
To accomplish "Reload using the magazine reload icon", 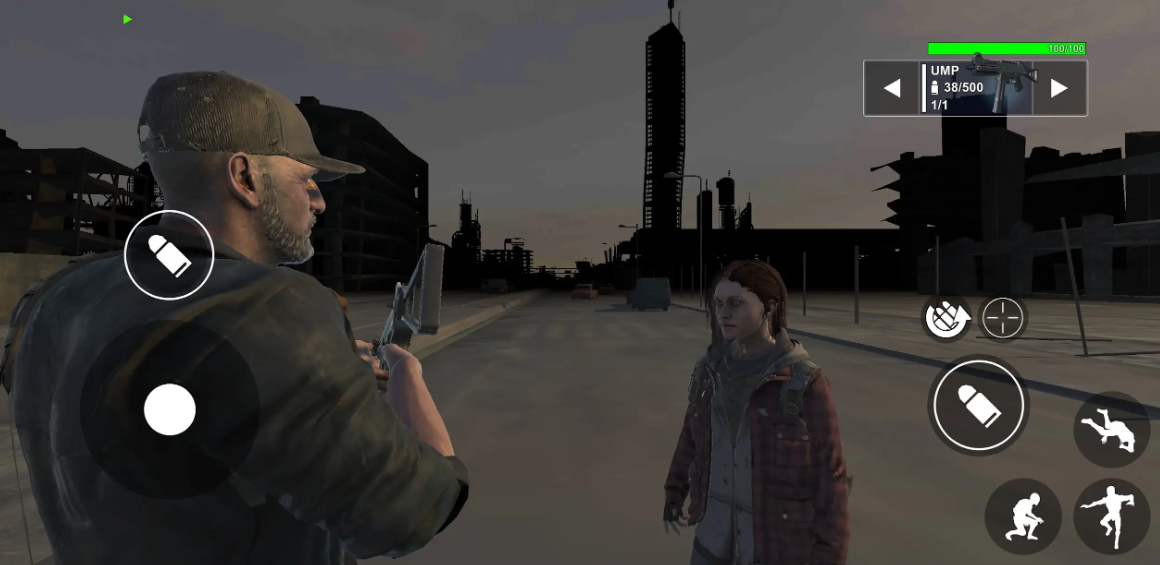I will (945, 319).
